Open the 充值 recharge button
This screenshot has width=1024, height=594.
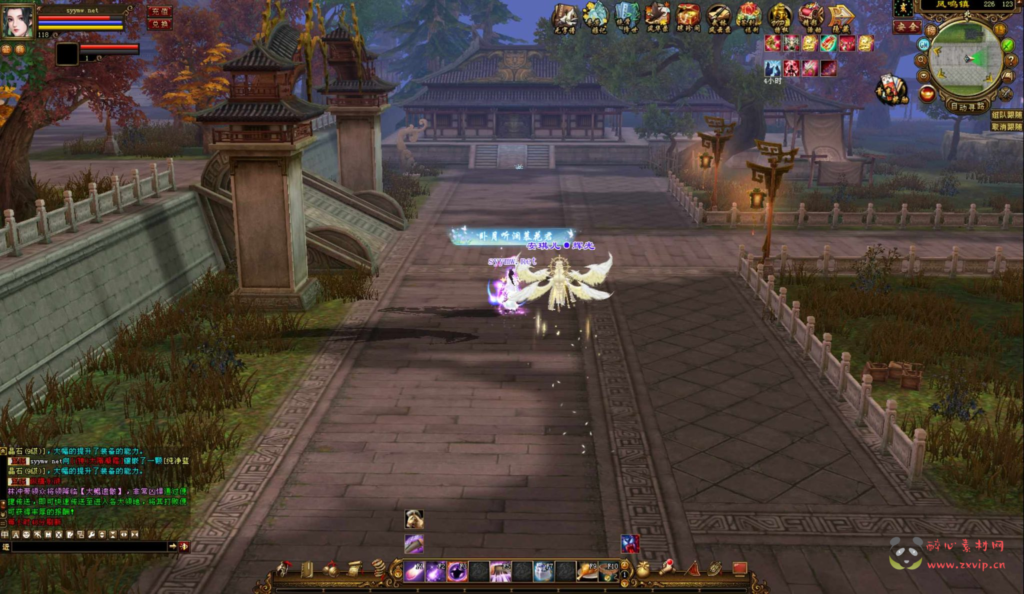[x=160, y=11]
